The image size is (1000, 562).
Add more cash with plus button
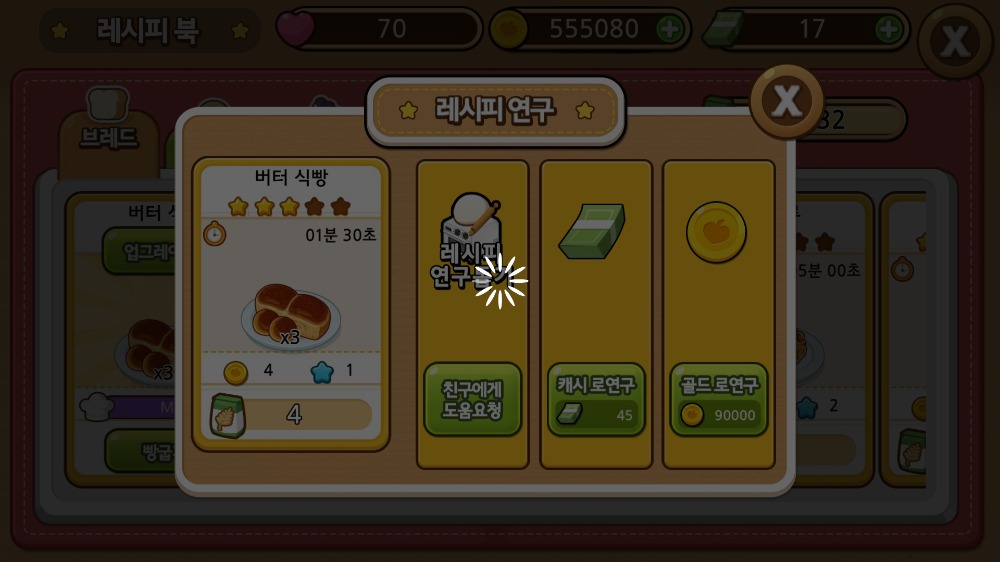pos(888,30)
